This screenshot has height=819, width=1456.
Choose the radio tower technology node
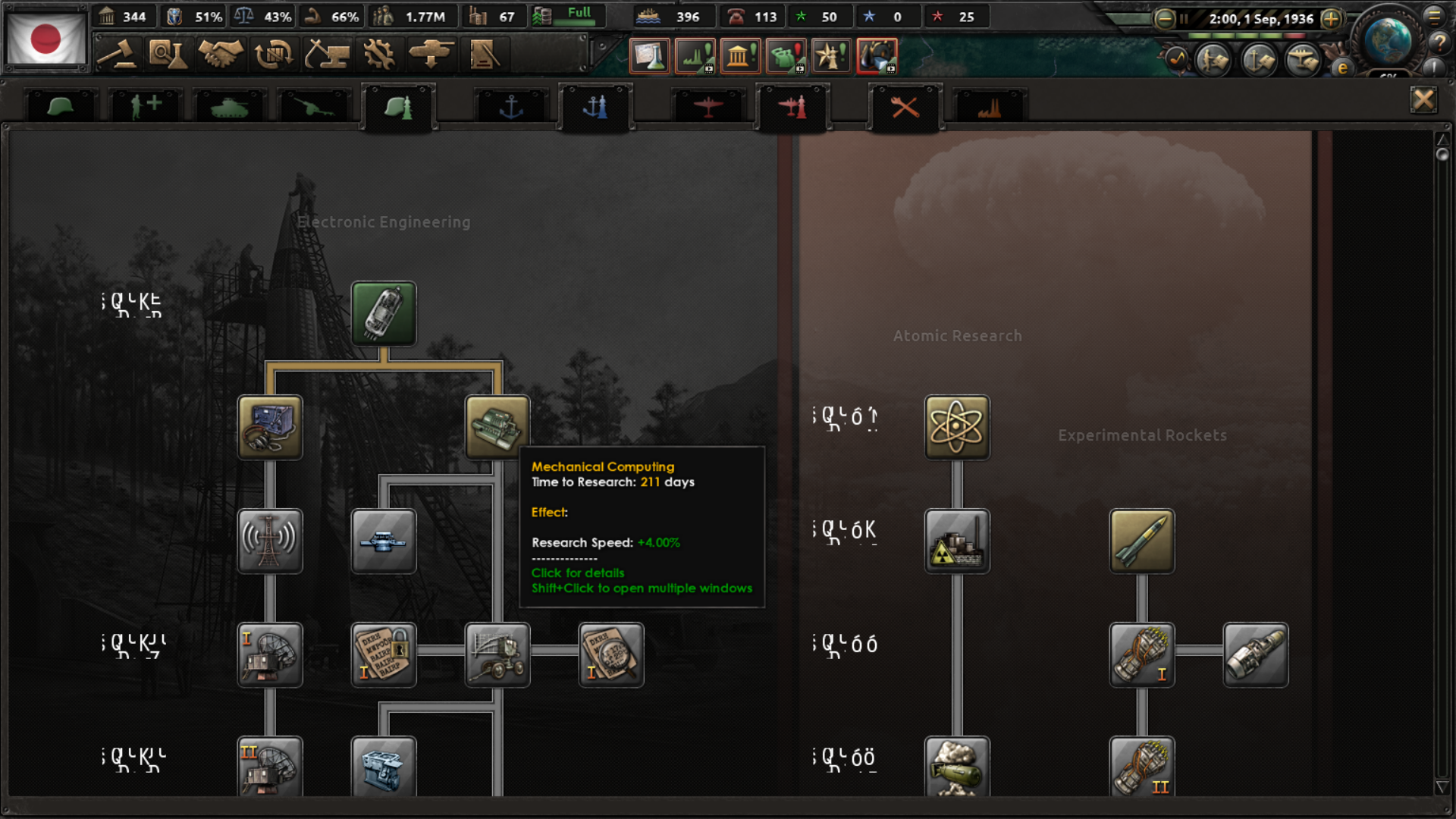point(270,541)
